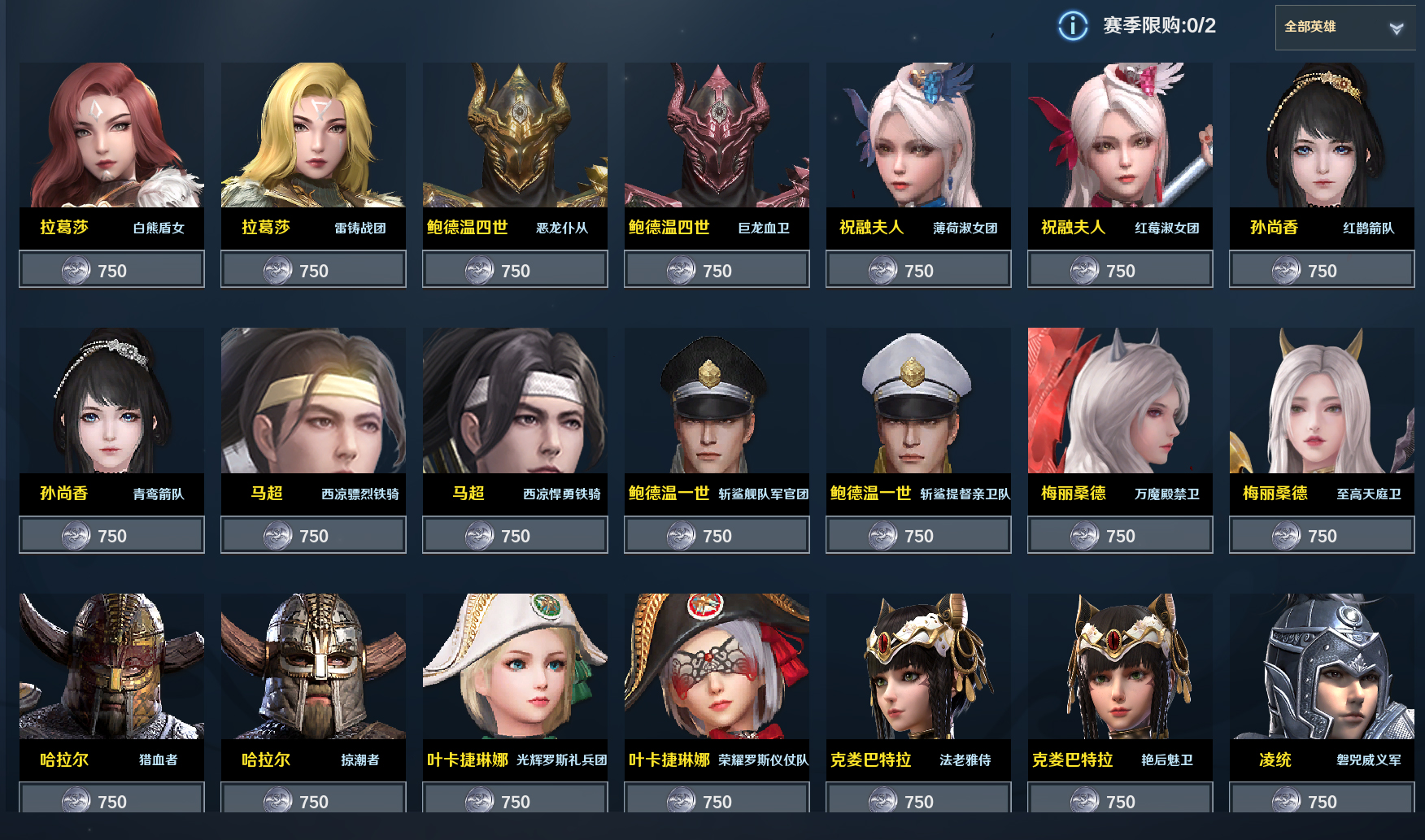The height and width of the screenshot is (840, 1425).
Task: Buy 祝融夫人 红莓淑女团 for 750
Action: tap(1120, 270)
